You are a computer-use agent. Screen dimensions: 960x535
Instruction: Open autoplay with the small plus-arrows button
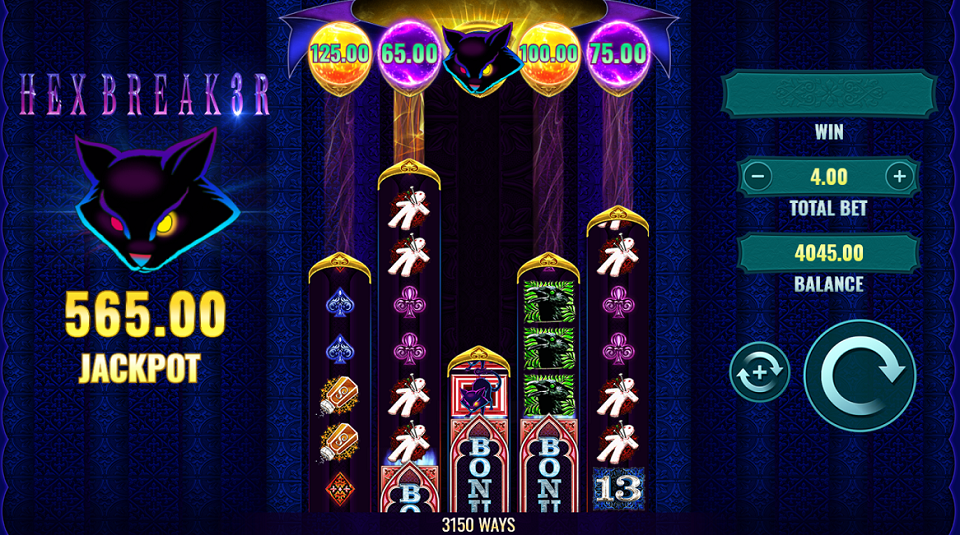point(760,372)
